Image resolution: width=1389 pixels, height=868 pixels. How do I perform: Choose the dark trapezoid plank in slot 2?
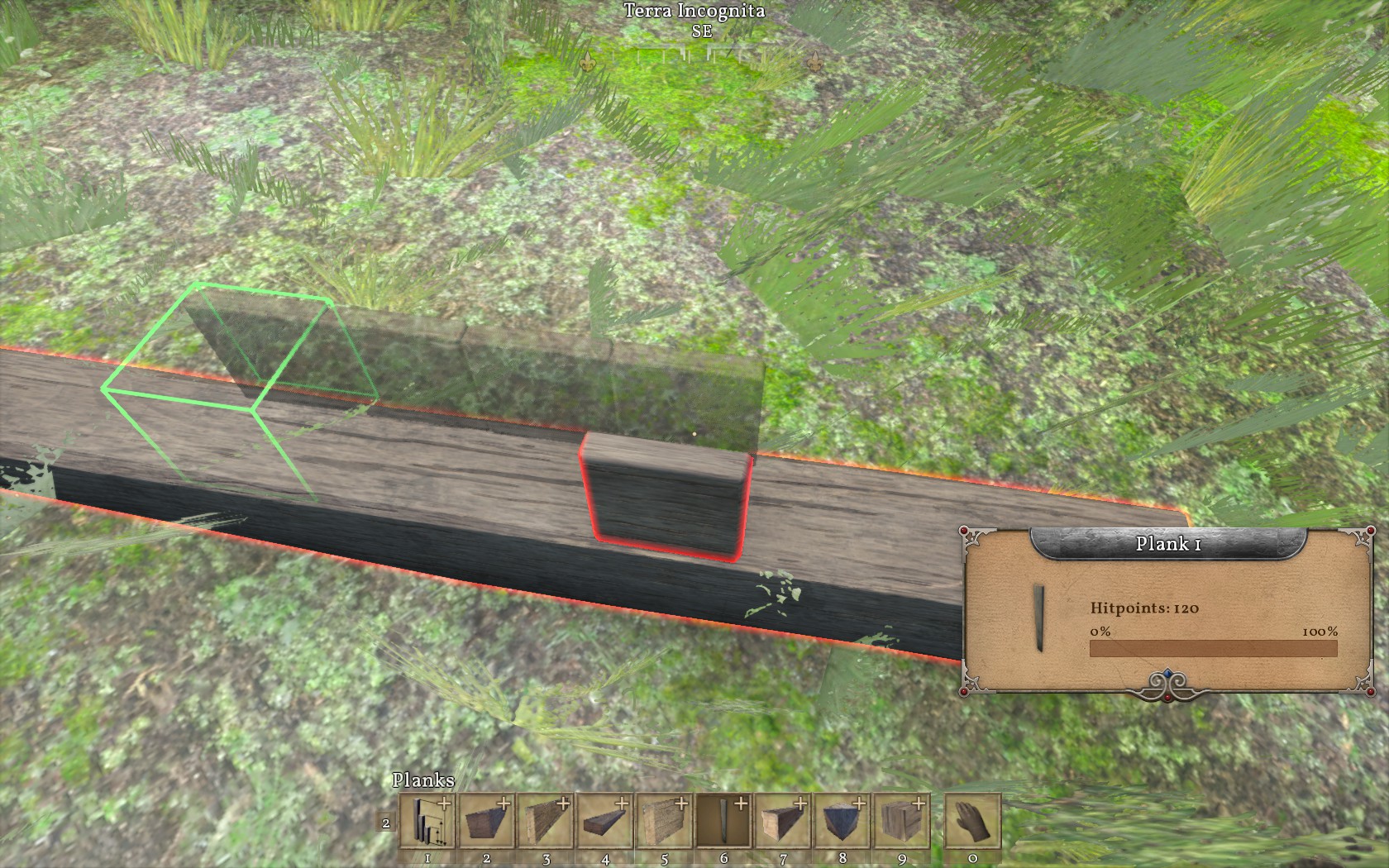click(486, 821)
